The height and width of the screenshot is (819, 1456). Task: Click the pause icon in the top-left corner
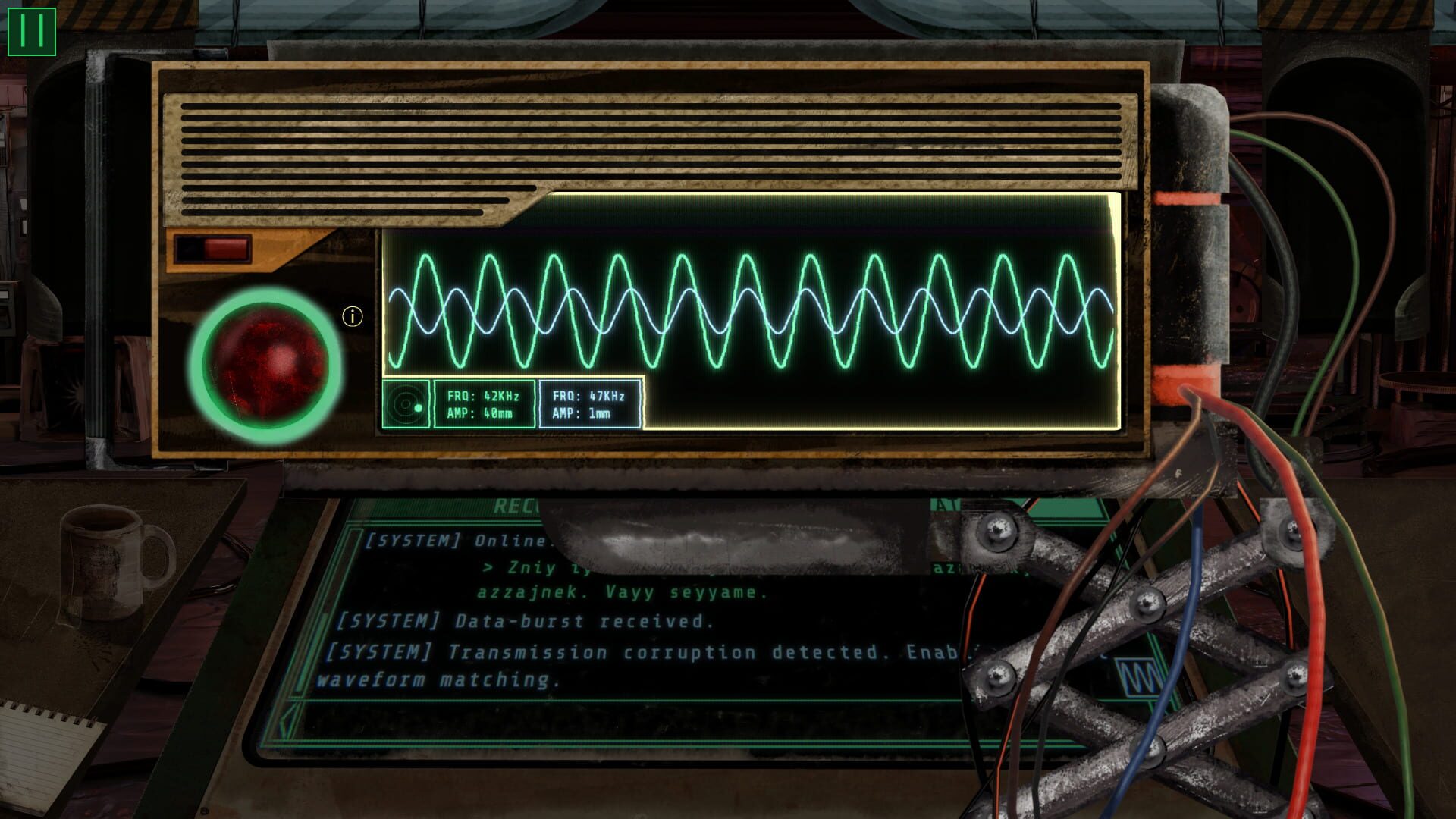[x=31, y=31]
